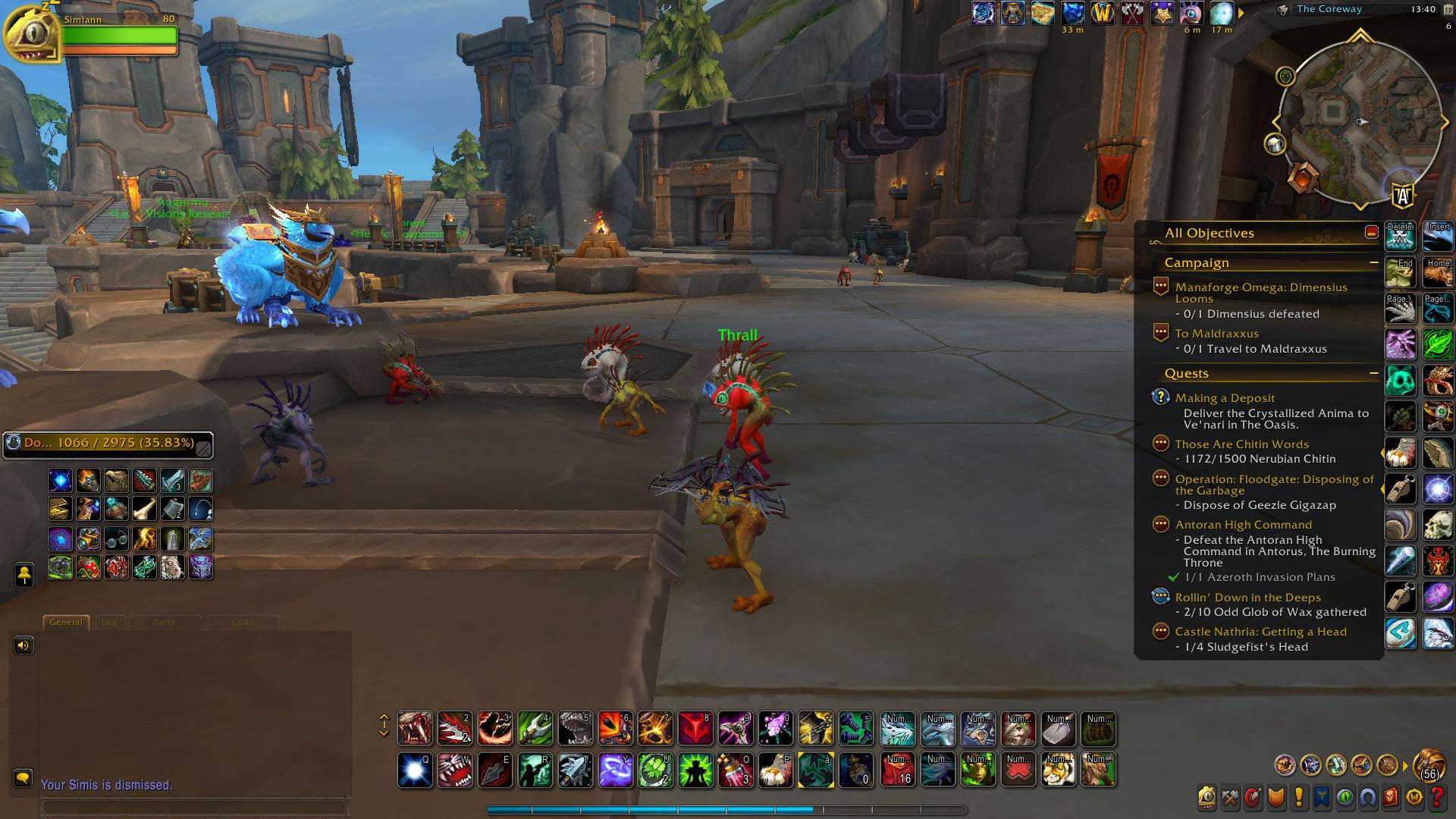Open the professions hammer and pickaxe button

coord(1230,797)
